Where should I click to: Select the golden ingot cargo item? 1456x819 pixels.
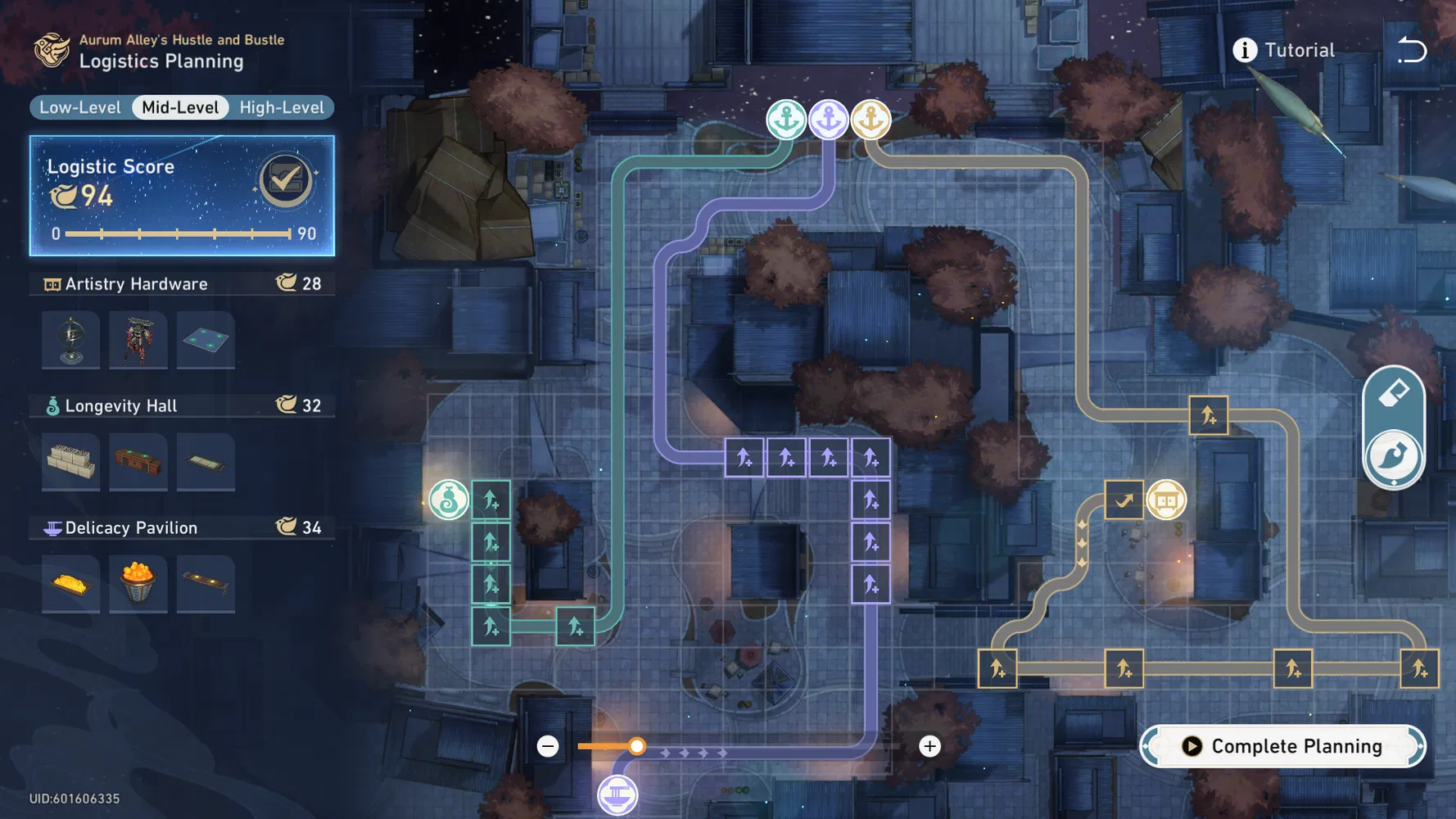(71, 584)
